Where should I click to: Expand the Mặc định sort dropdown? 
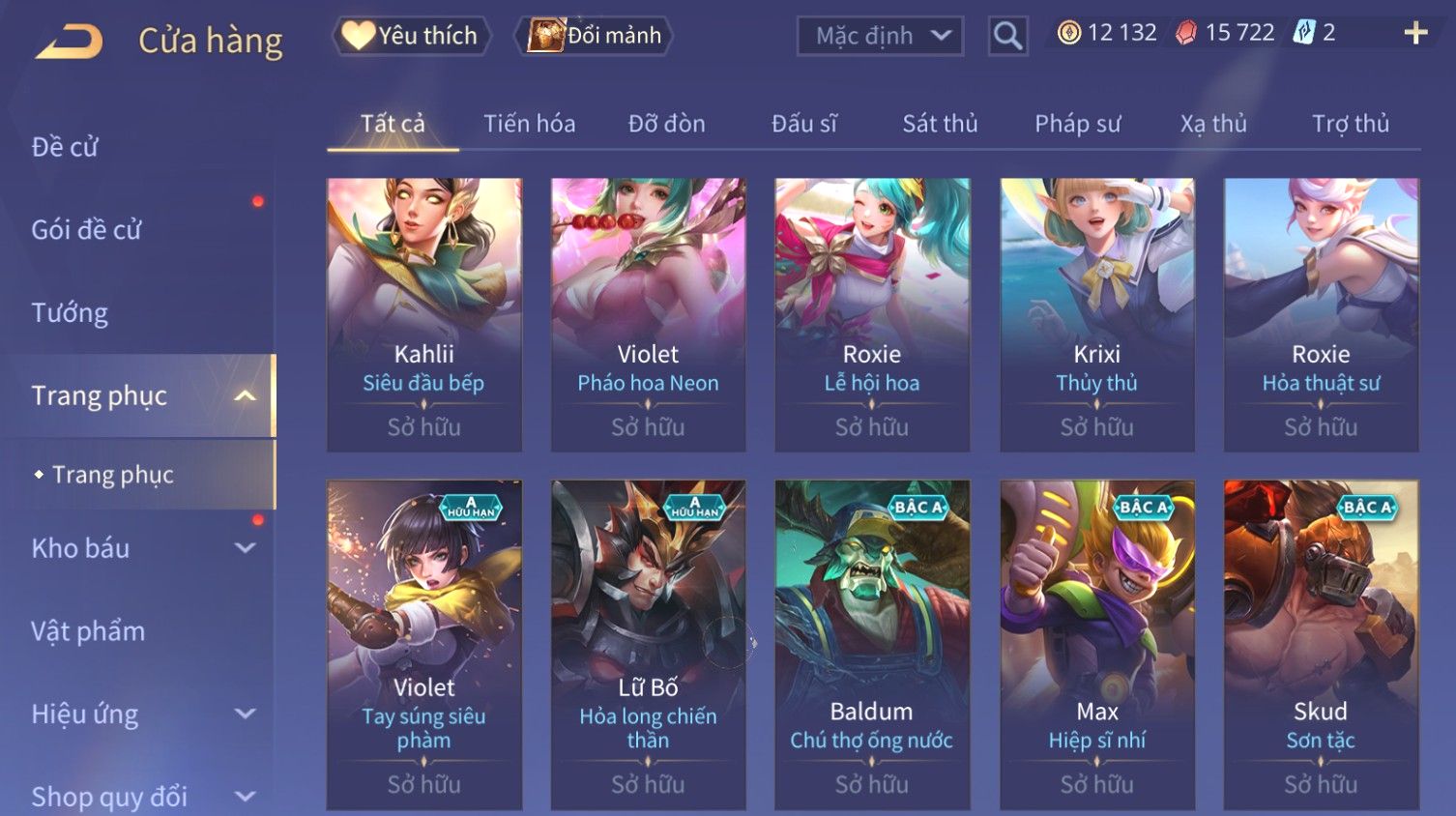tap(880, 36)
